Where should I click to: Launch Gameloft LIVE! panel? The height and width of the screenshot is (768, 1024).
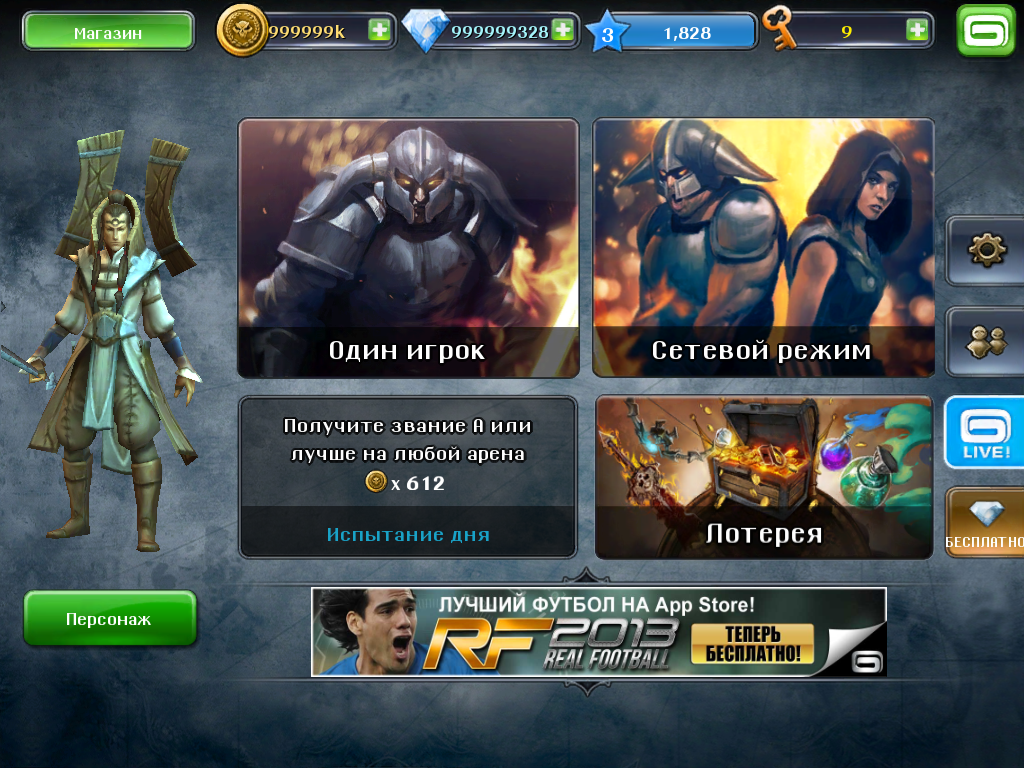985,433
